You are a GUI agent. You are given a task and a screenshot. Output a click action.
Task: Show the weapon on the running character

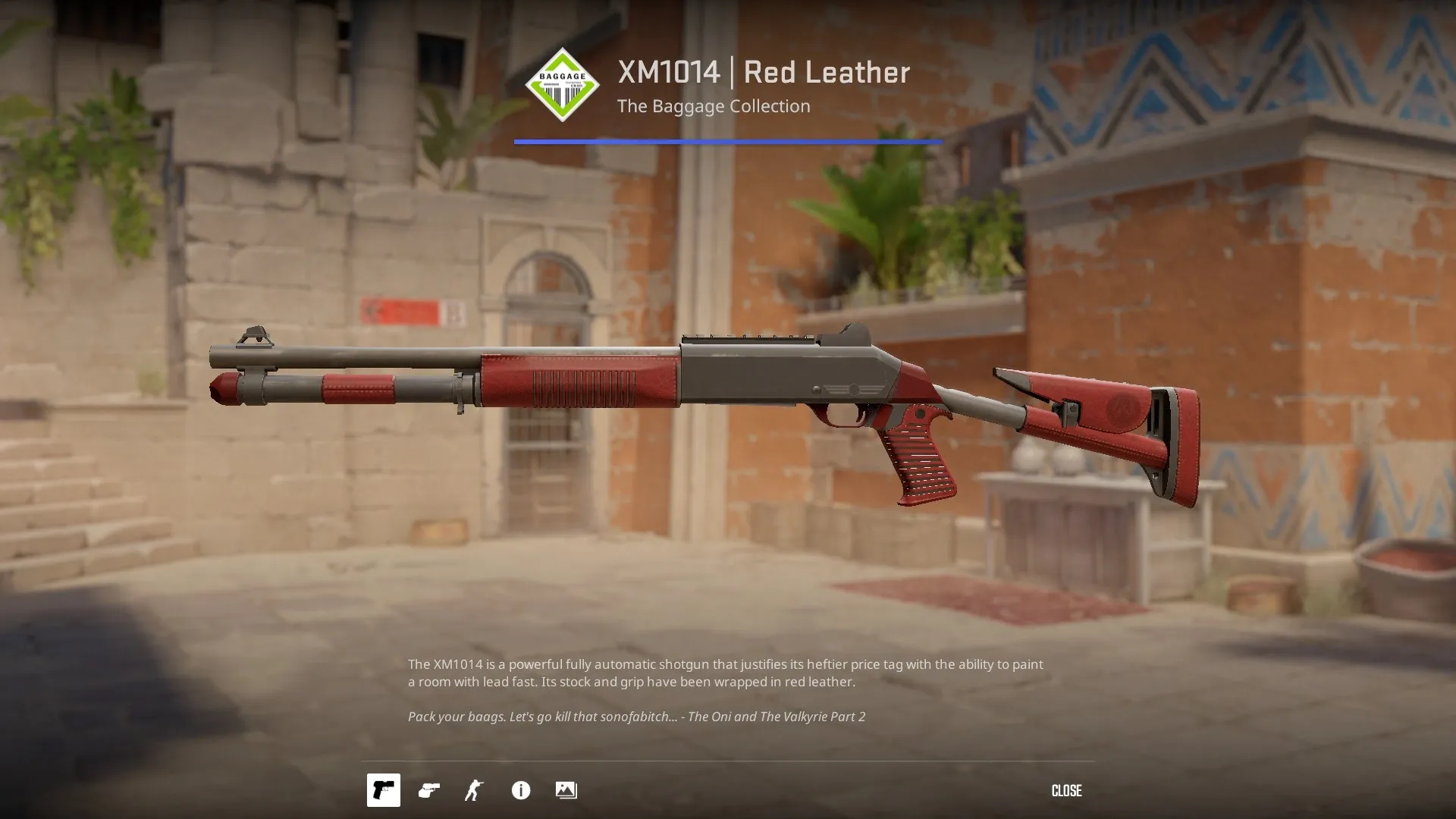pos(475,790)
